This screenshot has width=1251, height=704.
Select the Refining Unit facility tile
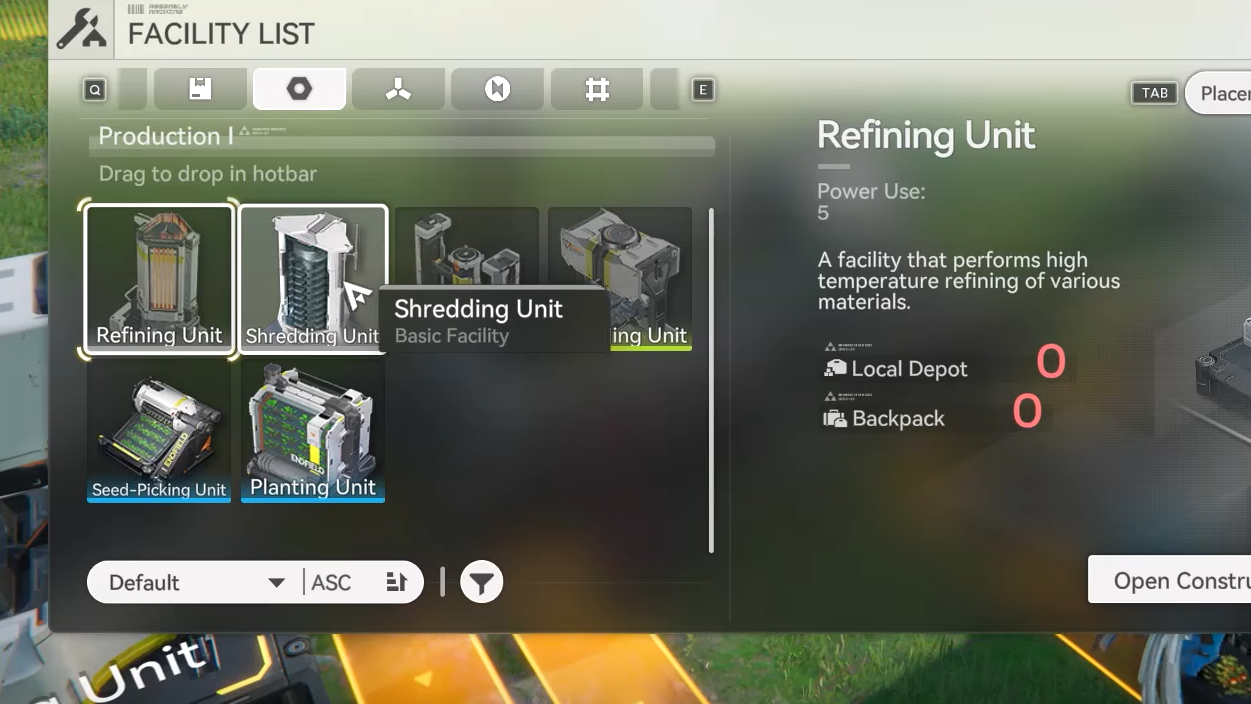coord(159,279)
